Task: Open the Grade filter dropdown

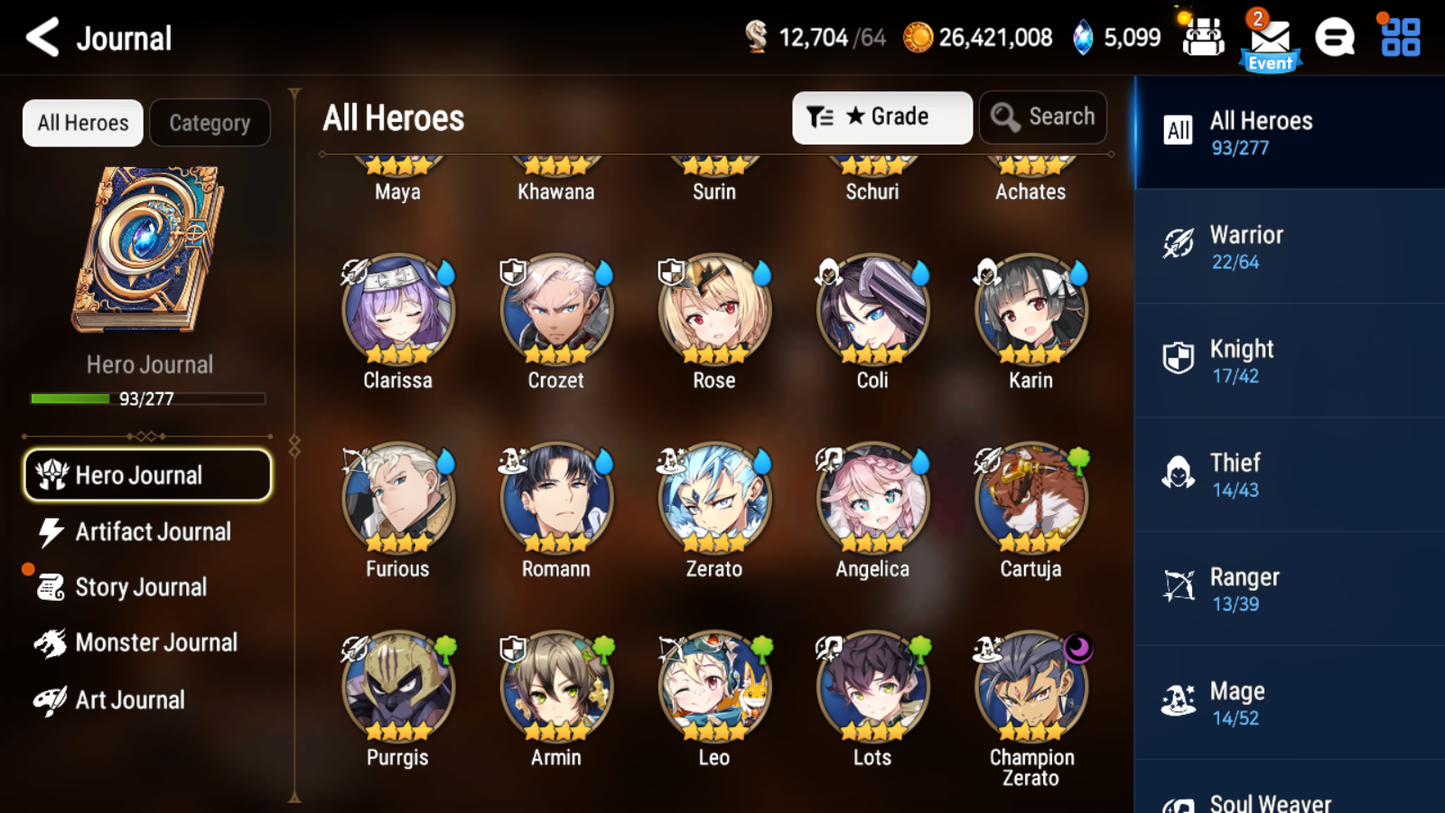Action: [882, 117]
